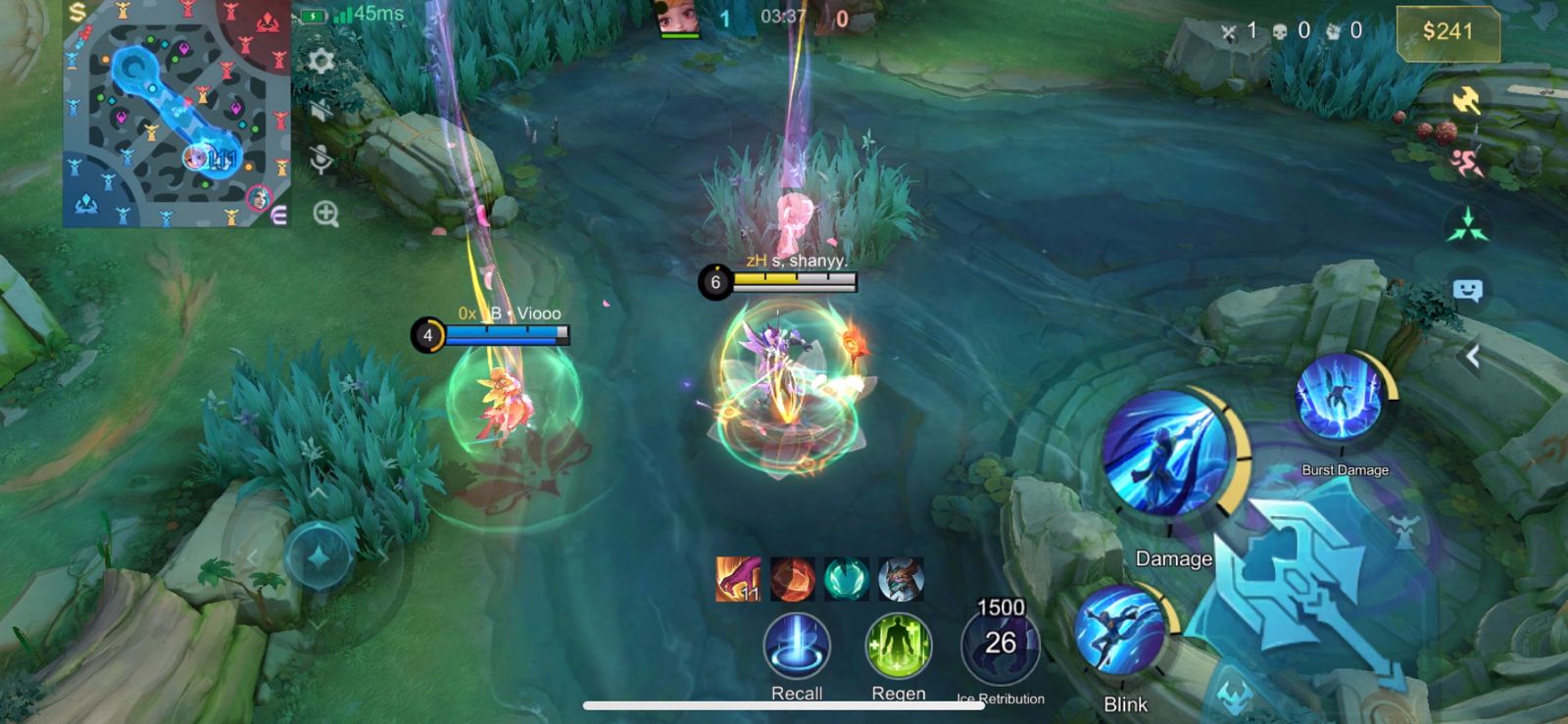Image resolution: width=1568 pixels, height=724 pixels.
Task: Use the Damage skill
Action: pos(1166,453)
